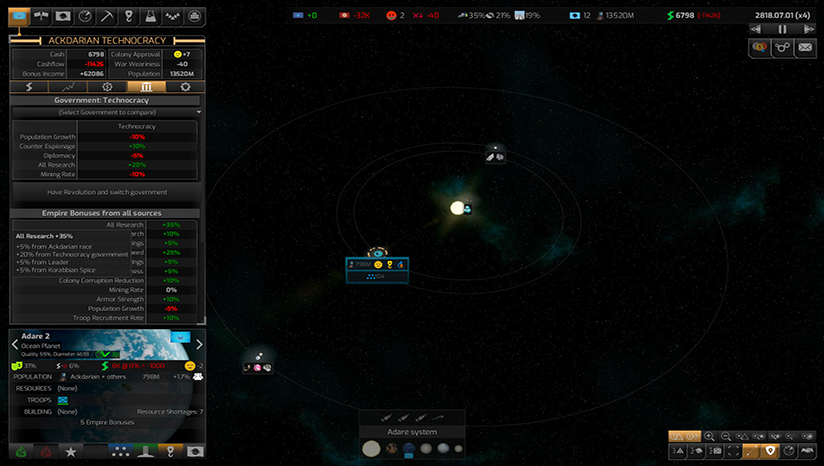This screenshot has width=824, height=466.
Task: Pause the game with the pause button
Action: (783, 29)
